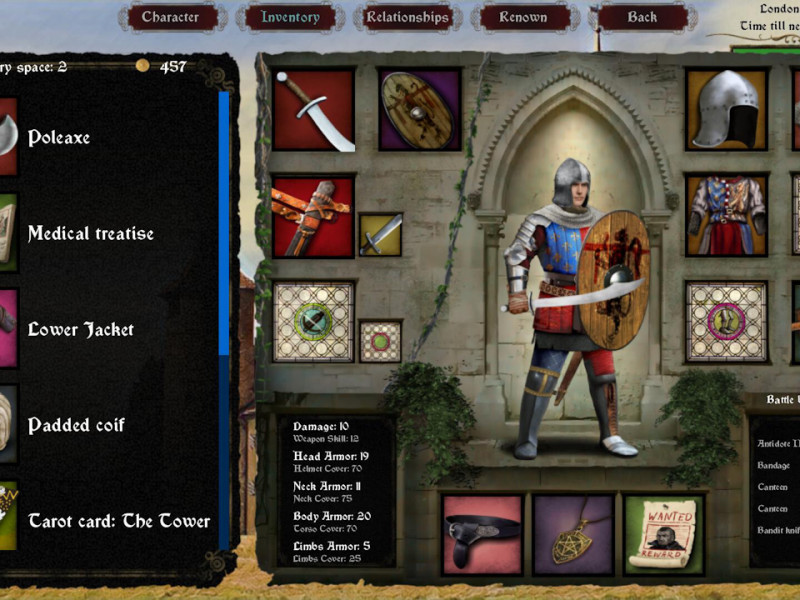
Task: Switch to the Inventory tab
Action: [290, 17]
